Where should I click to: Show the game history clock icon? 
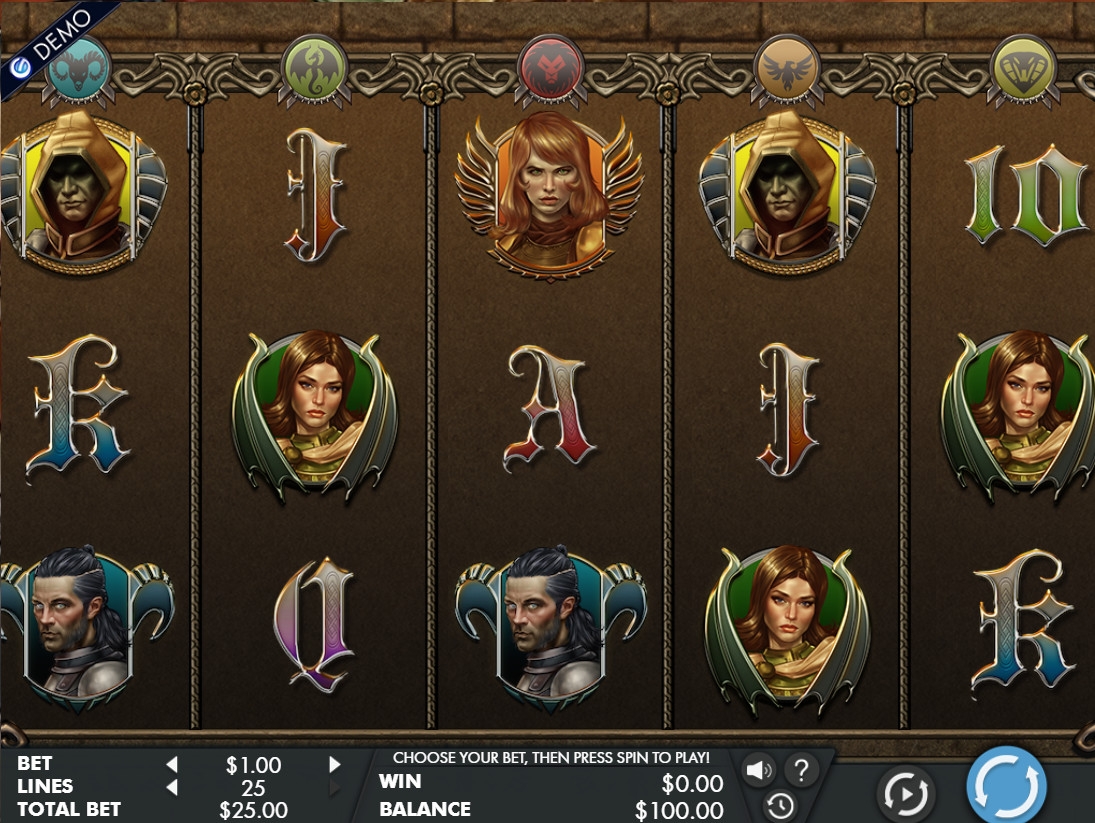pos(780,805)
